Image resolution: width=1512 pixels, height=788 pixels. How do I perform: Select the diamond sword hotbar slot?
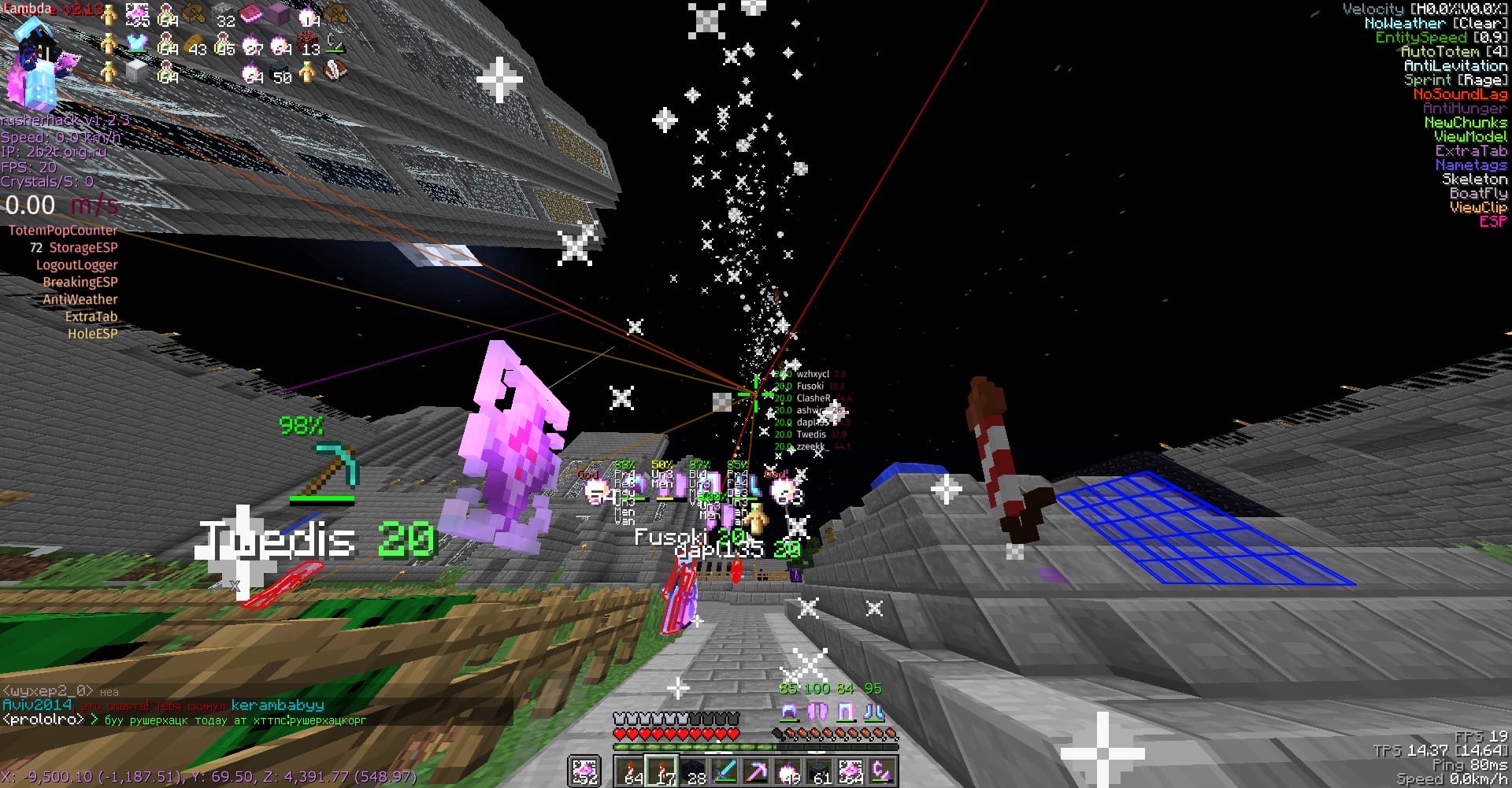(x=725, y=771)
